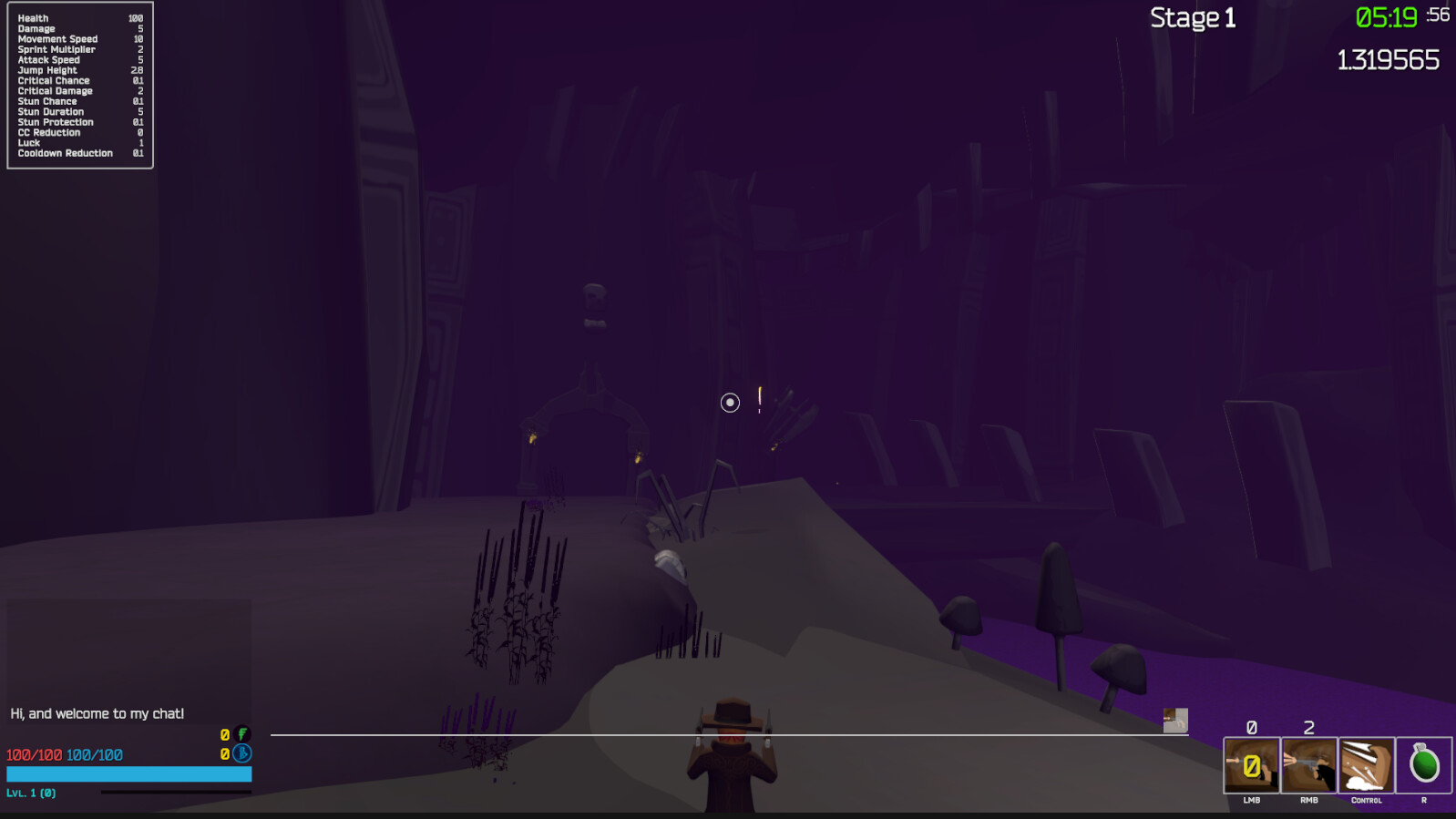
Task: Click the 1.319565 score number
Action: click(x=1387, y=59)
